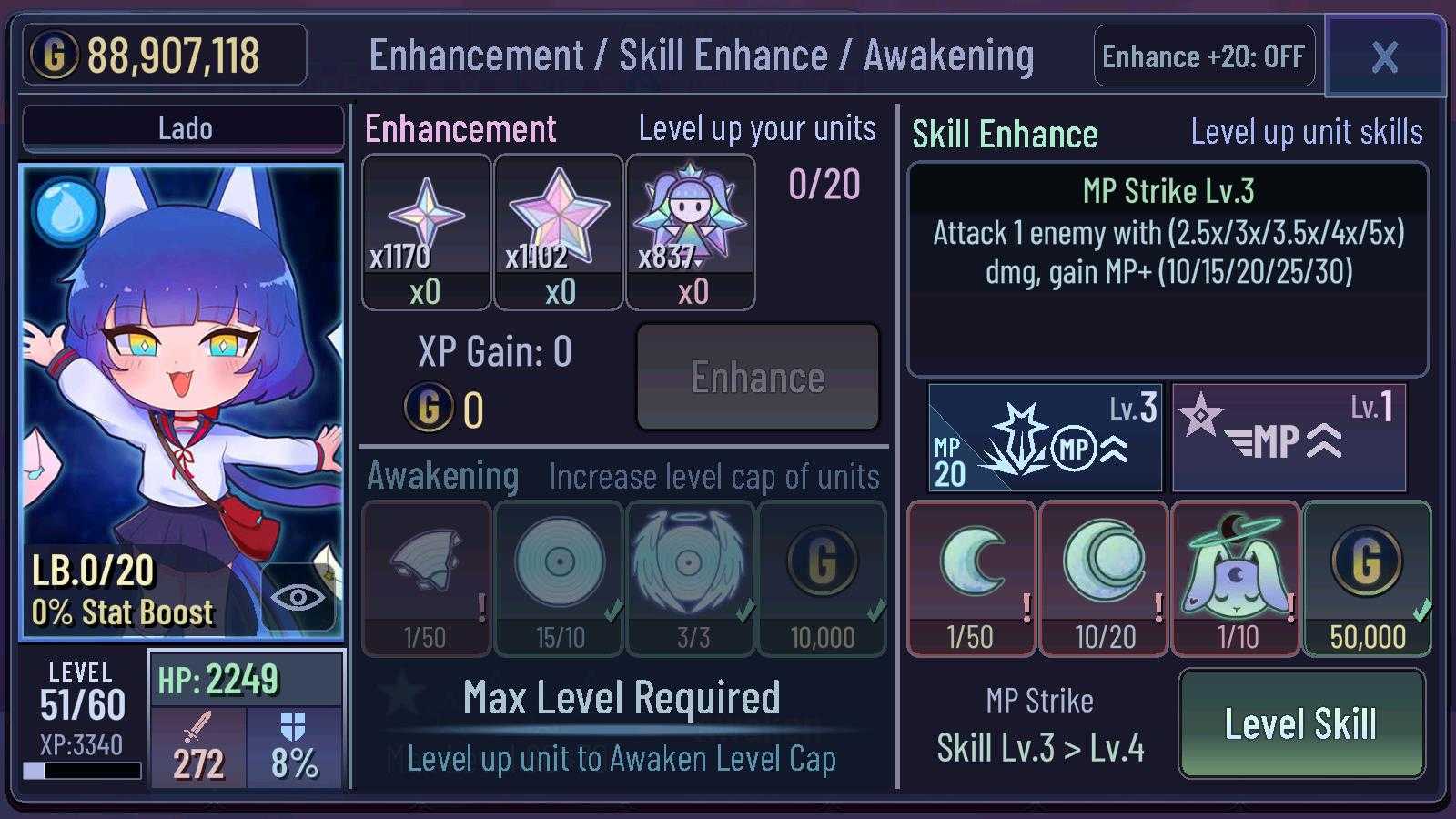Toggle the Enhance +20 option
Screen dimensions: 1456x819
coord(1203,56)
